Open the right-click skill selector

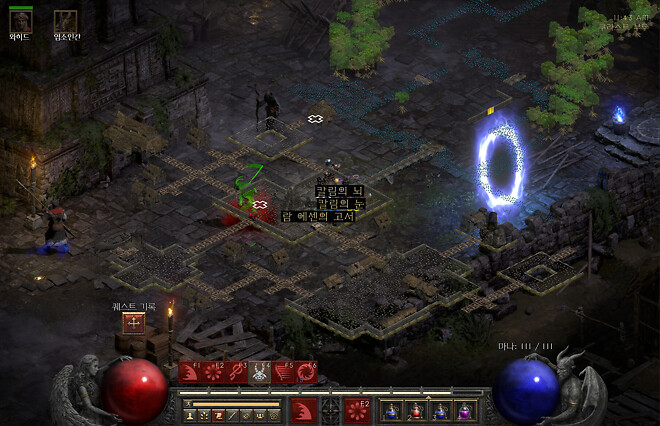357,410
